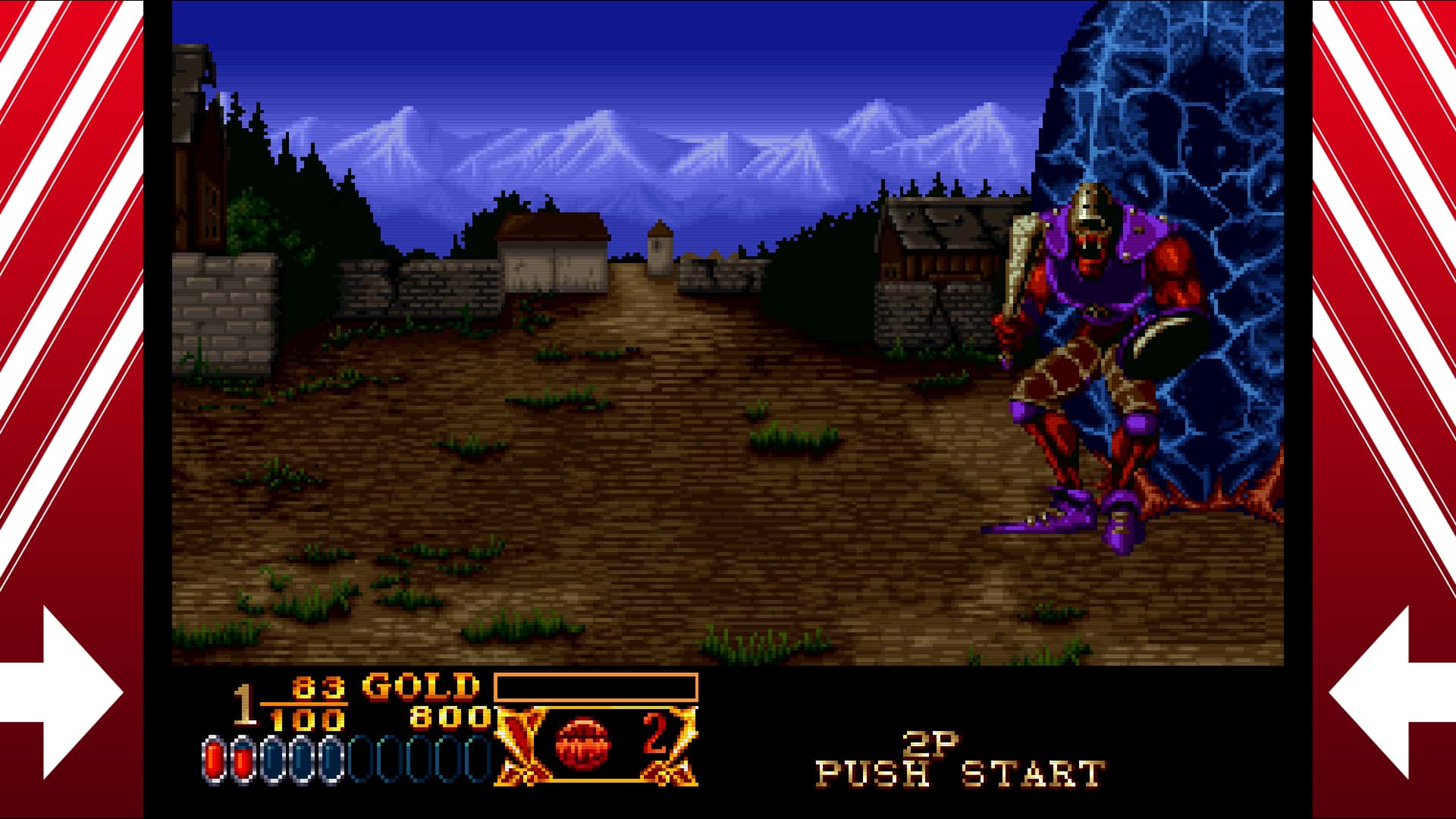Click the player 1 indicator numeral

(x=240, y=705)
